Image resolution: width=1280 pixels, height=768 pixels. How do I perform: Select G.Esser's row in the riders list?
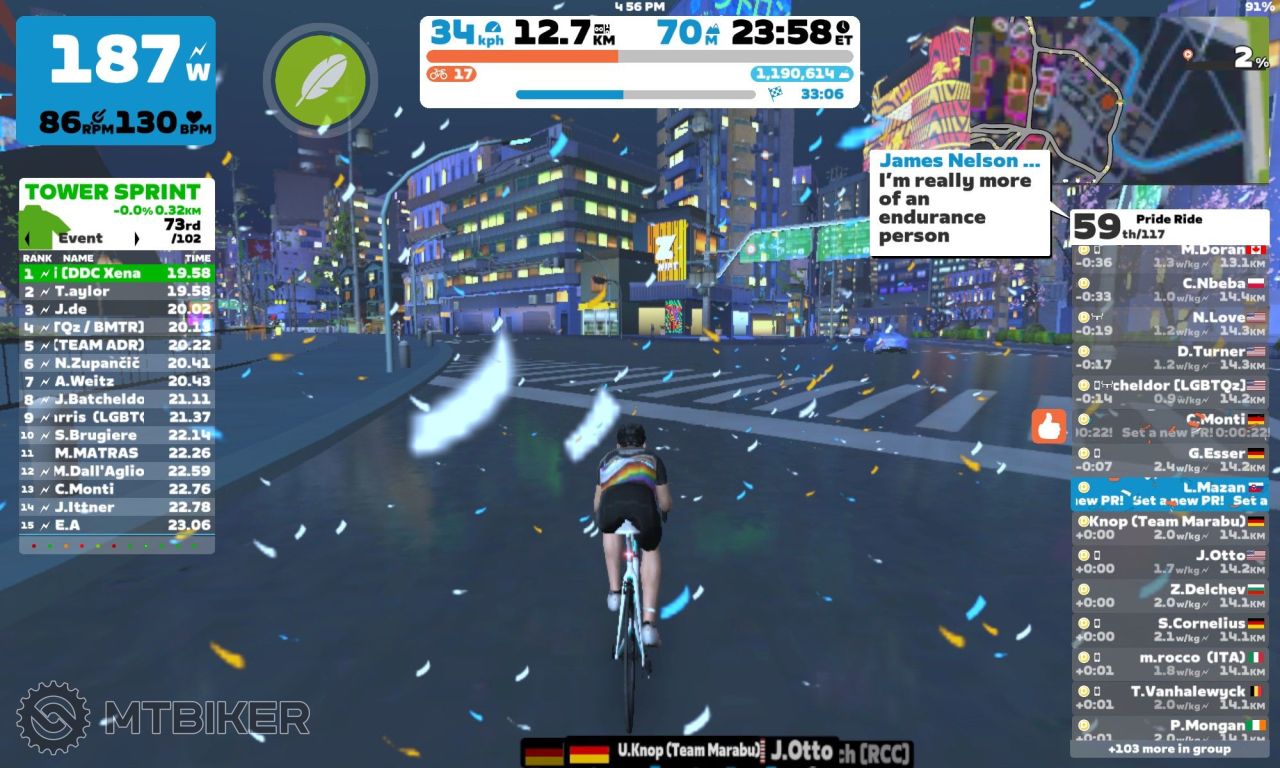click(x=1170, y=460)
